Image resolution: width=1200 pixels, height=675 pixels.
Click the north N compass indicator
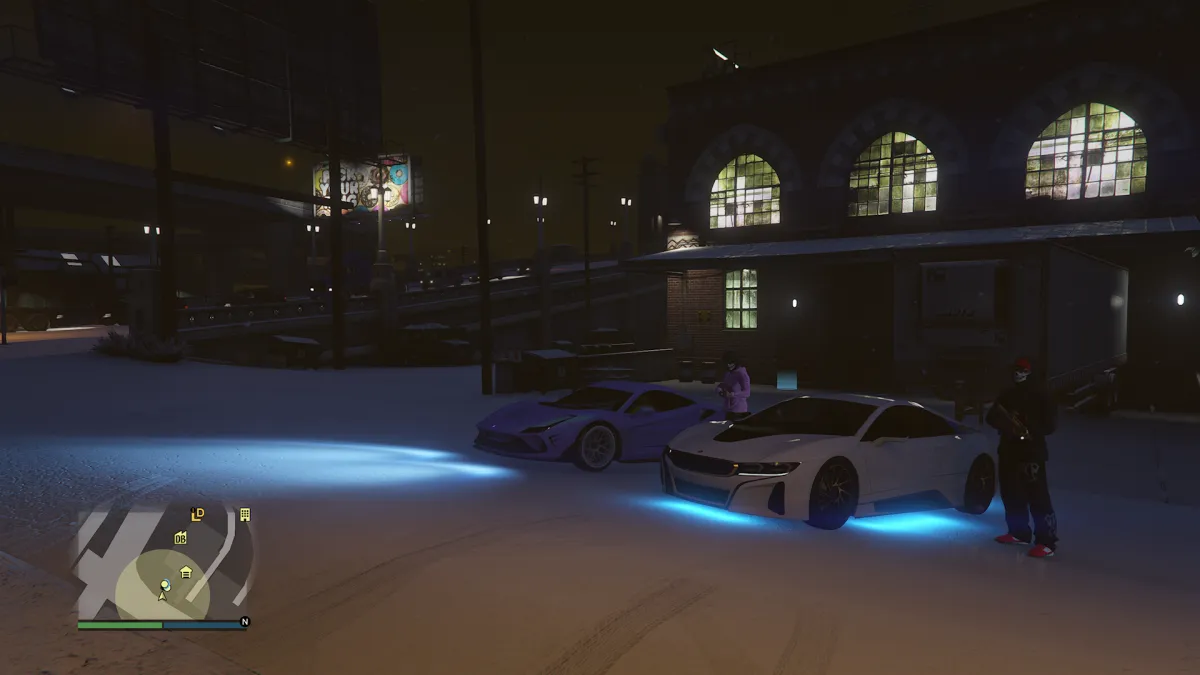[244, 622]
